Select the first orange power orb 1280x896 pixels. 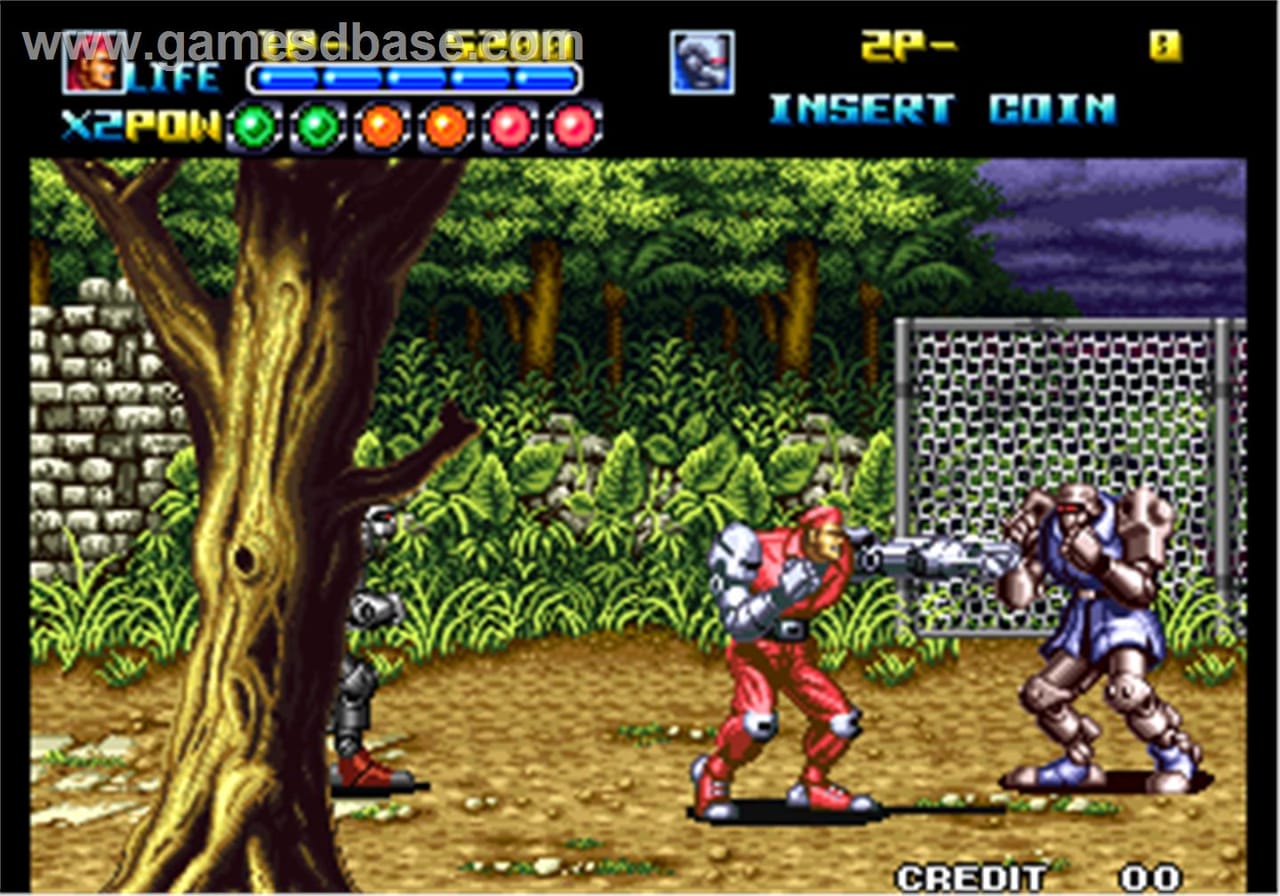pyautogui.click(x=383, y=122)
